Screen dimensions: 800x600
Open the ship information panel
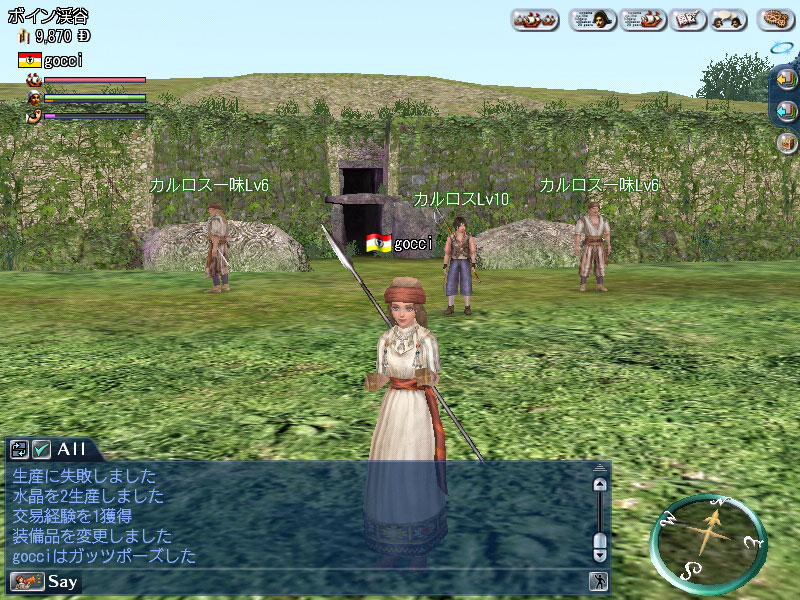point(643,19)
